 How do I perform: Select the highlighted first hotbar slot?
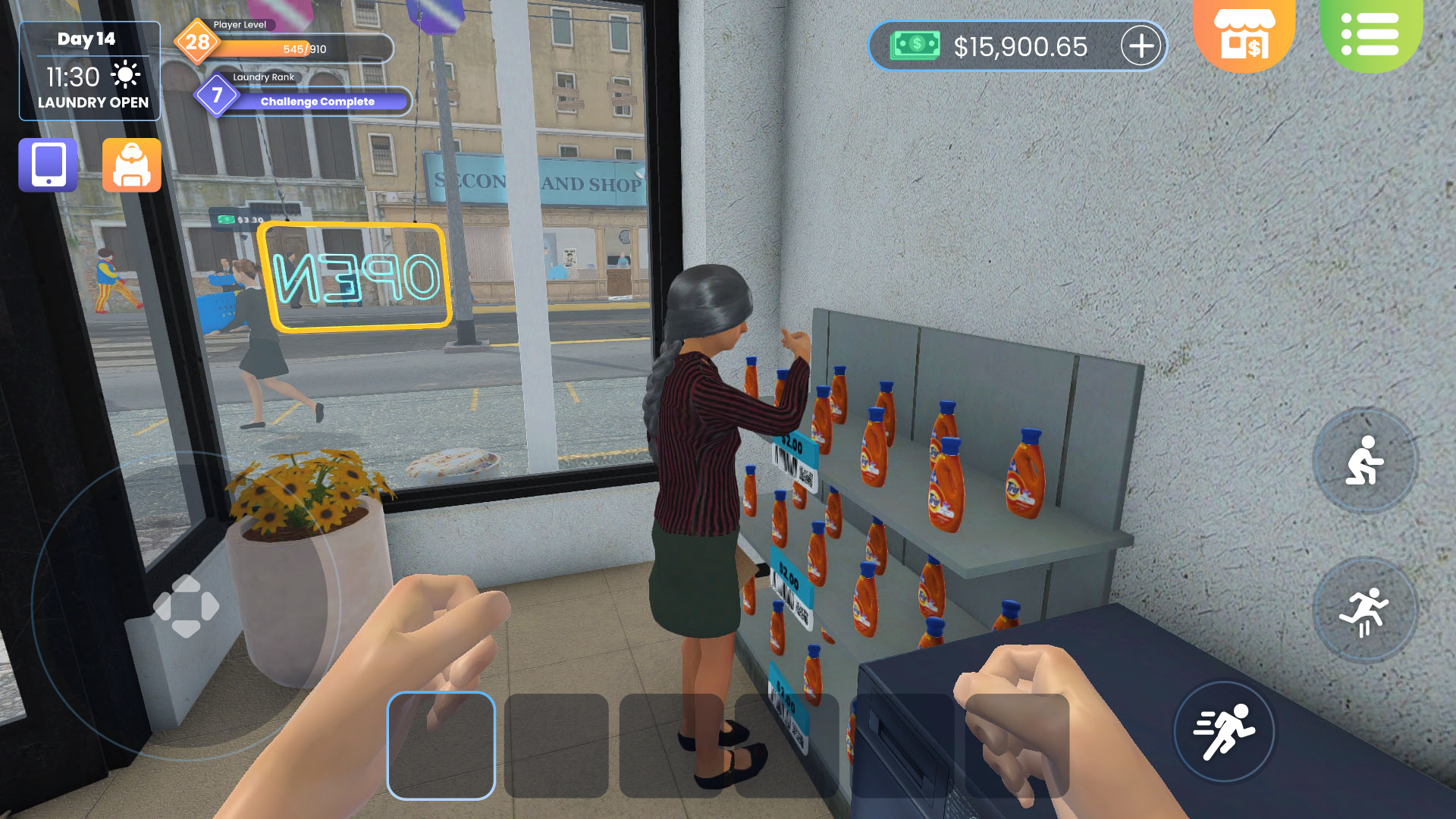(x=442, y=747)
